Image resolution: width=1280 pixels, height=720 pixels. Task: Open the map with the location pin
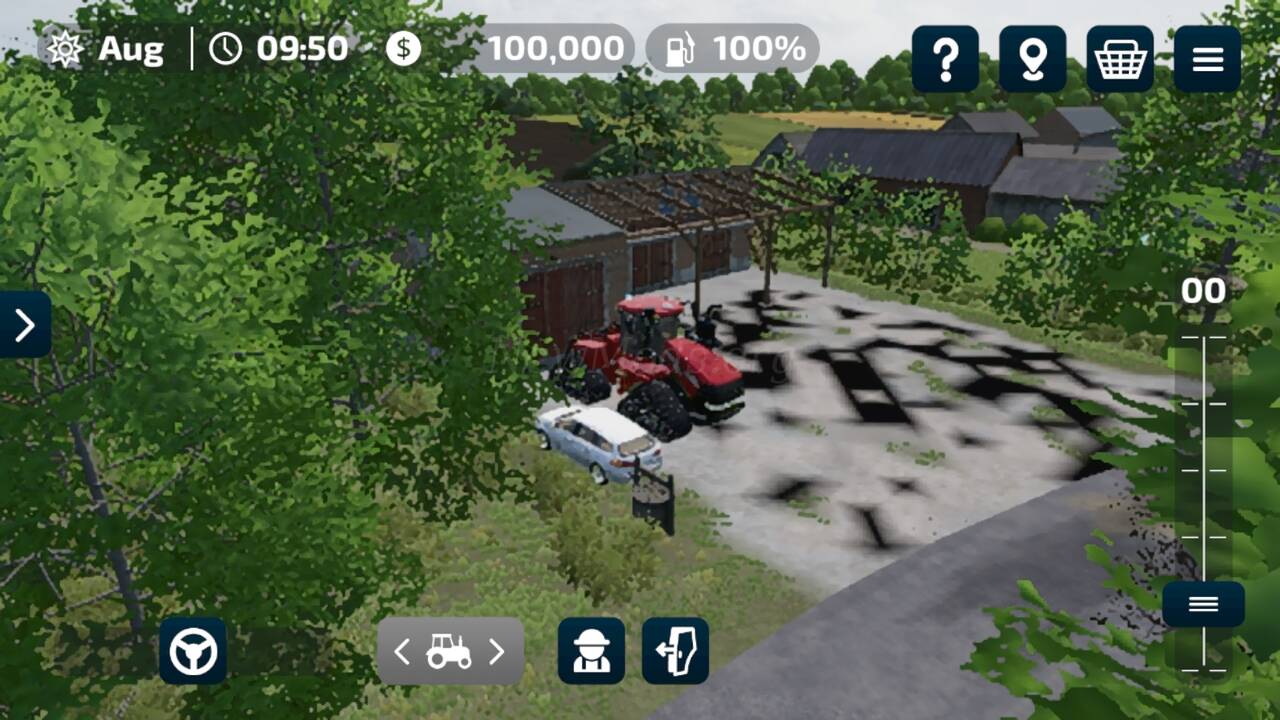[x=1032, y=60]
